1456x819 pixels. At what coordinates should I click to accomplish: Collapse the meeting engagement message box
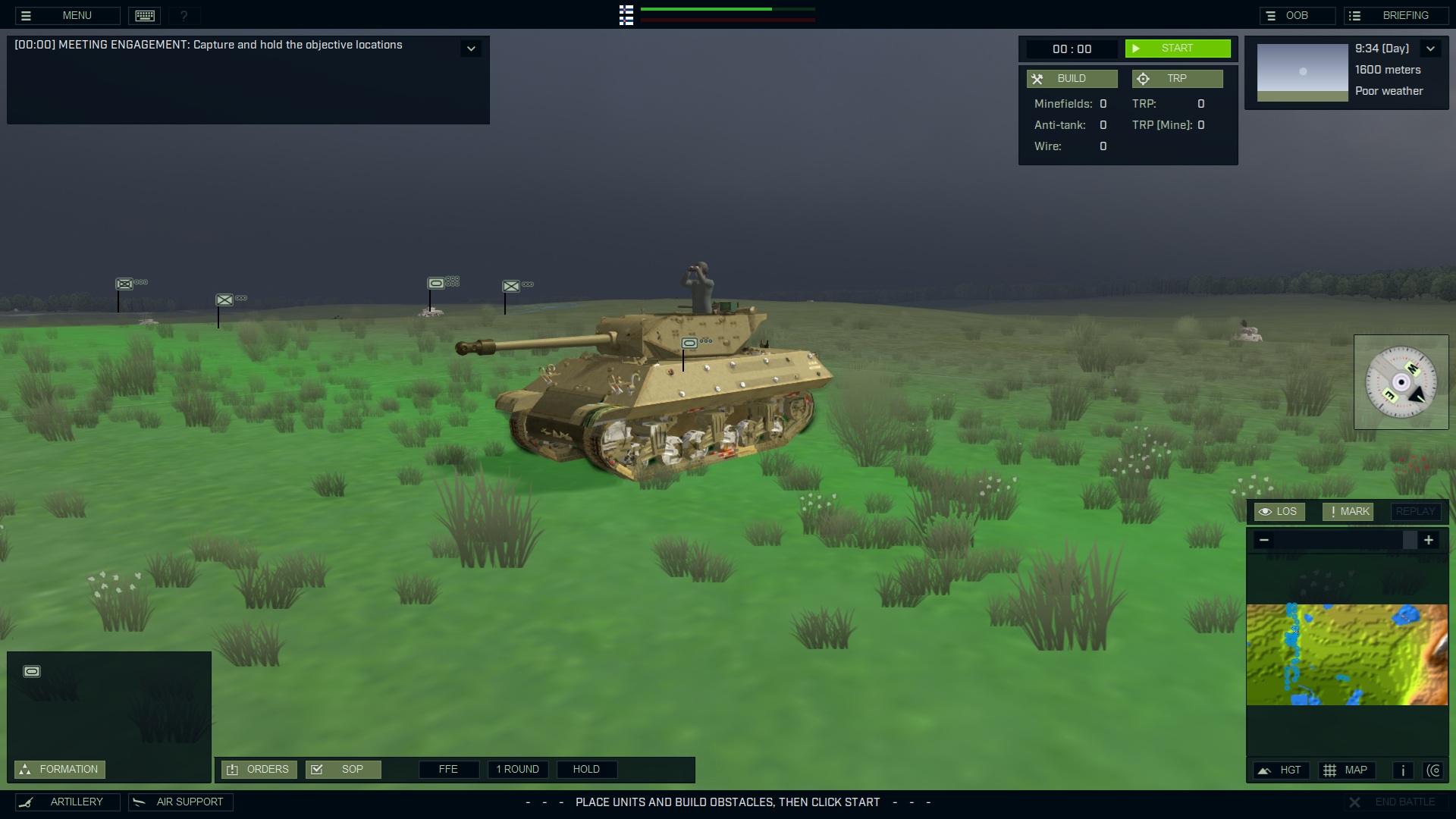(471, 48)
